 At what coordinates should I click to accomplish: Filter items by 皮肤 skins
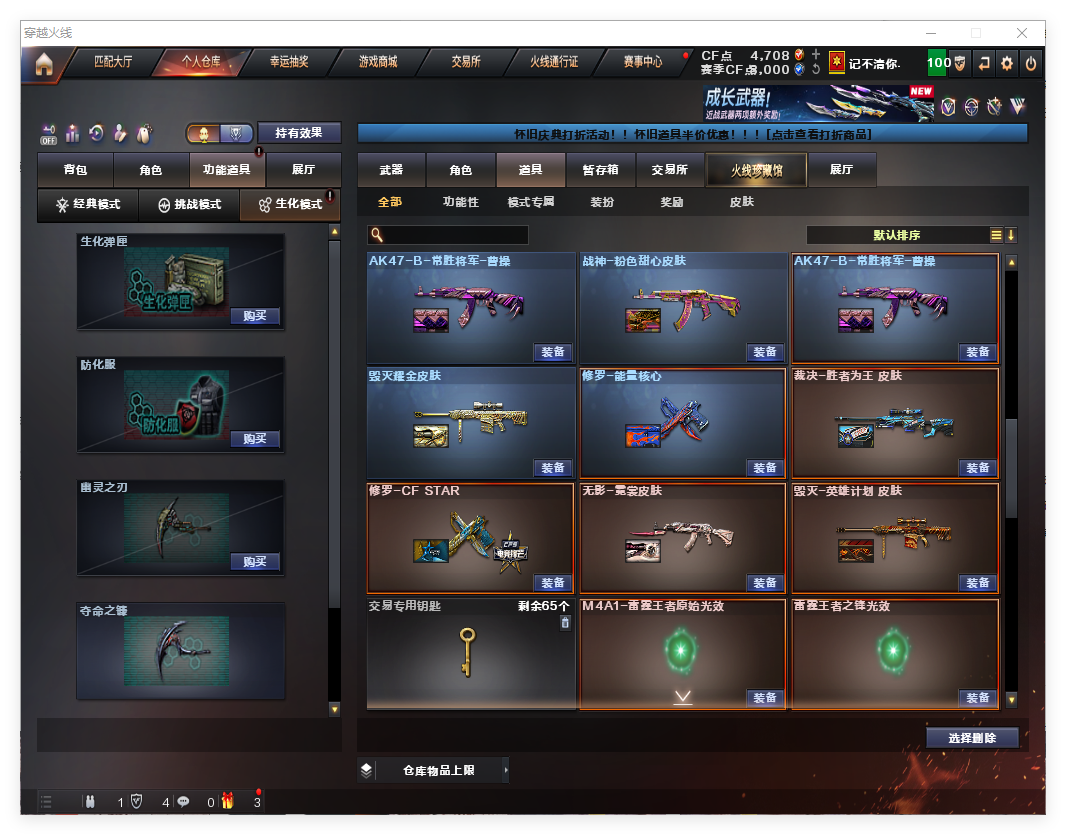click(741, 202)
